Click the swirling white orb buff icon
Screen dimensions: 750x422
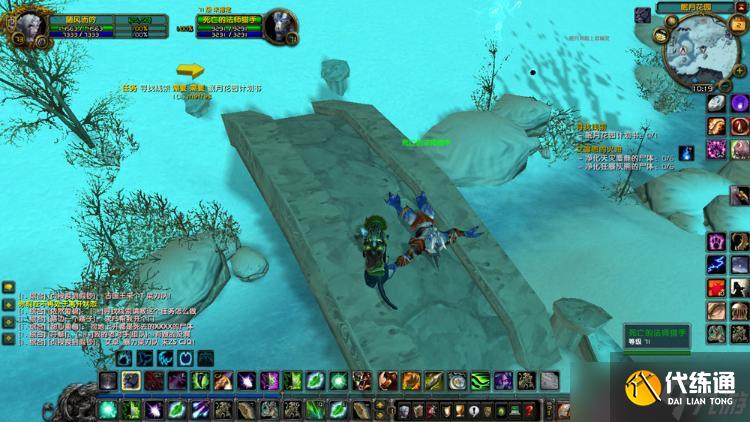coord(716,103)
